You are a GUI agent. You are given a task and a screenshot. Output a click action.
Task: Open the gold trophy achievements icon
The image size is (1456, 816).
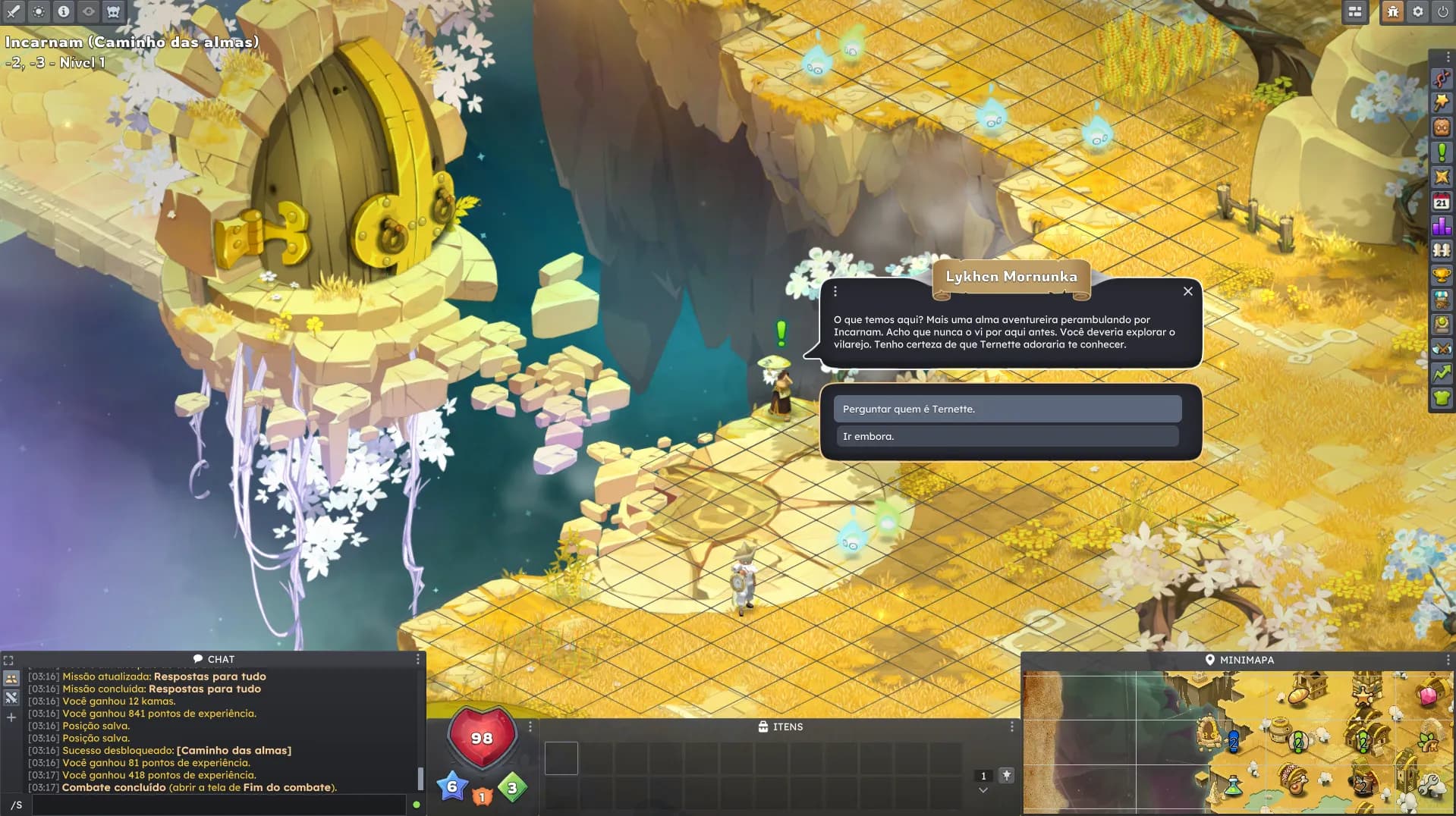[1442, 275]
